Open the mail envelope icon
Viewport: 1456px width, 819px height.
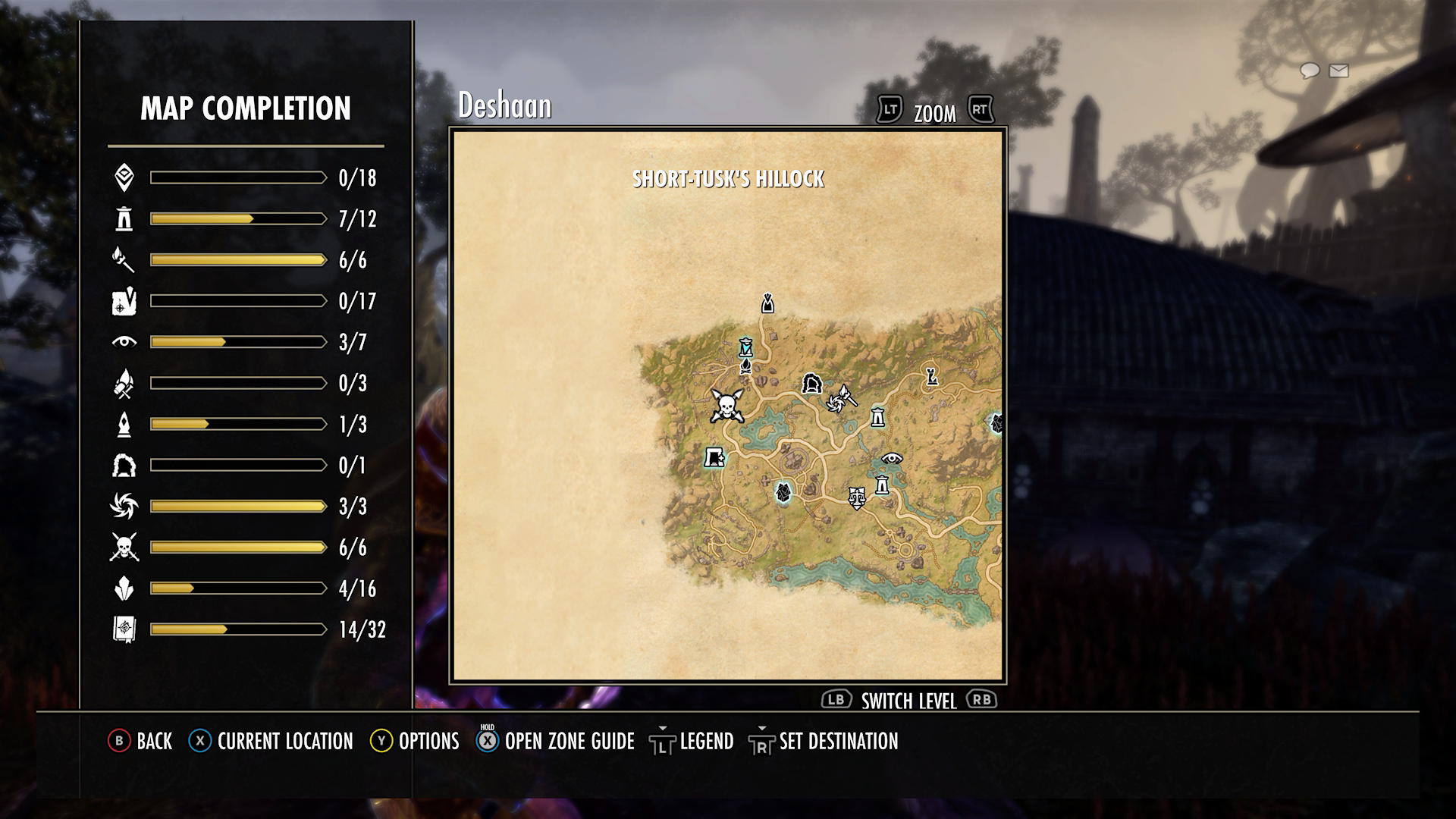coord(1339,71)
